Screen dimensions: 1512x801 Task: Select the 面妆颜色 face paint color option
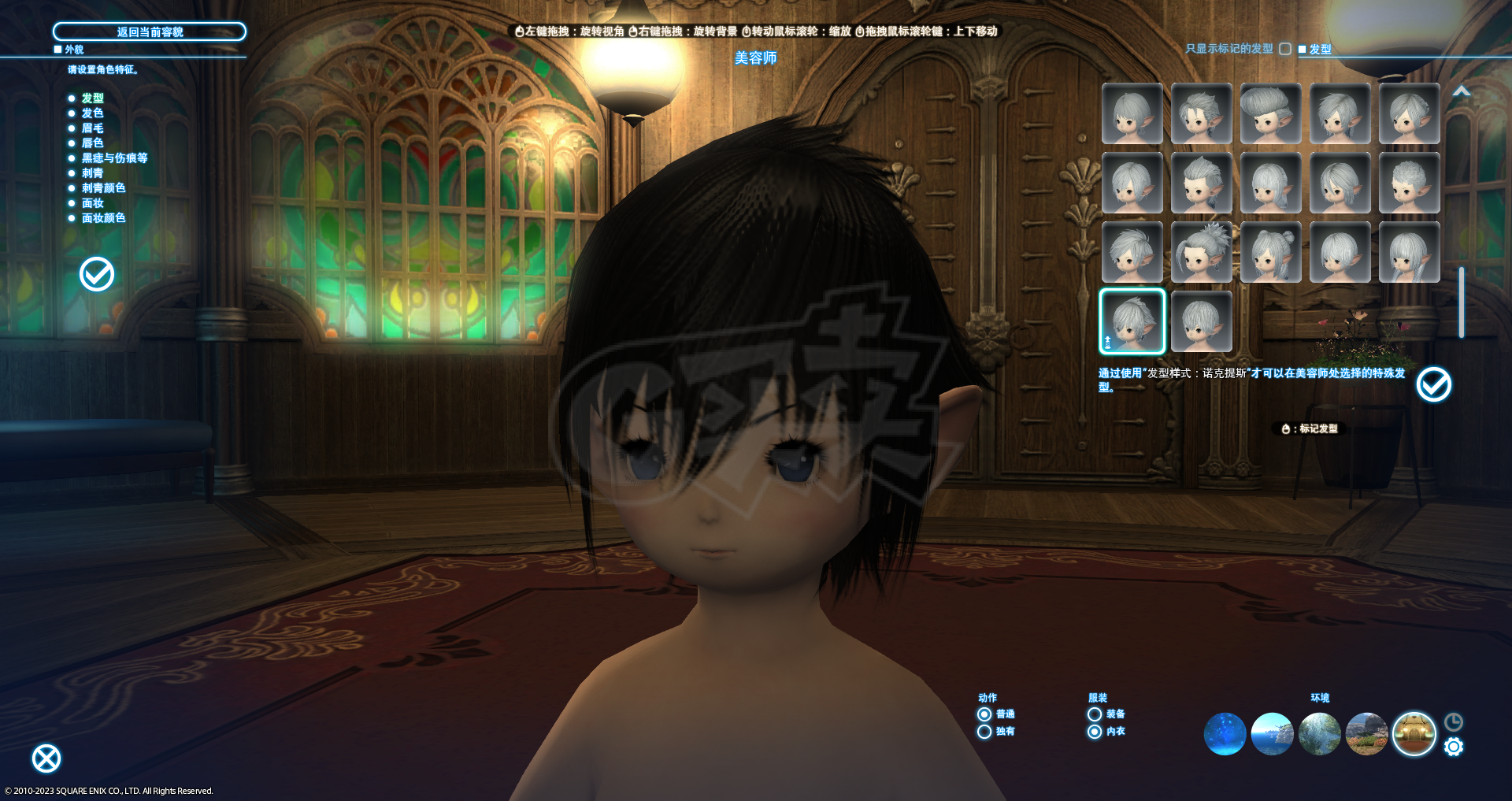(x=103, y=218)
